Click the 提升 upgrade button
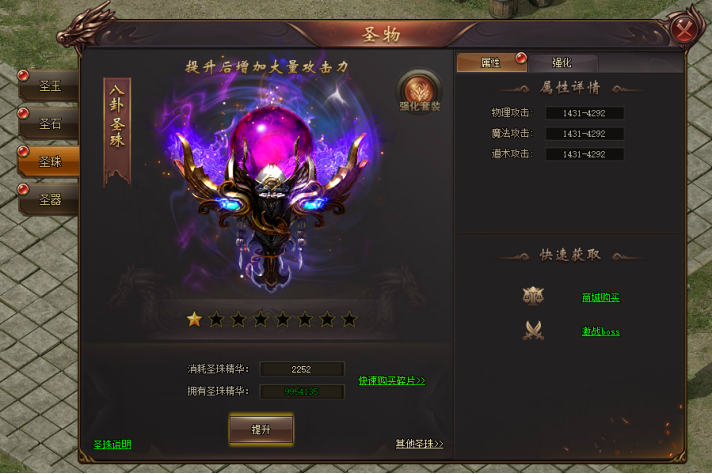Screen dimensions: 712x474 coord(260,429)
